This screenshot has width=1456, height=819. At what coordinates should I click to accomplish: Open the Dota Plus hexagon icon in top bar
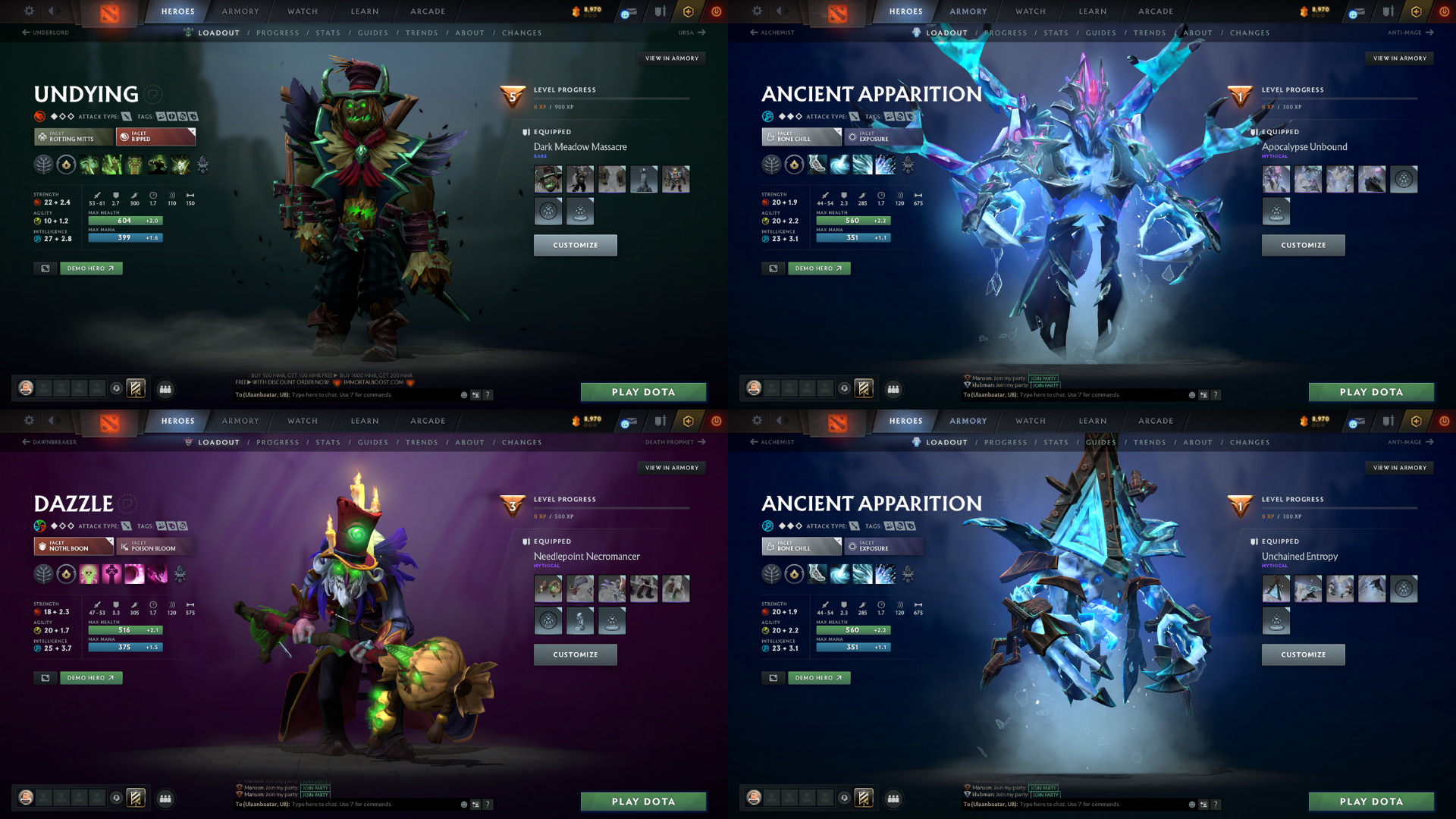pyautogui.click(x=687, y=11)
